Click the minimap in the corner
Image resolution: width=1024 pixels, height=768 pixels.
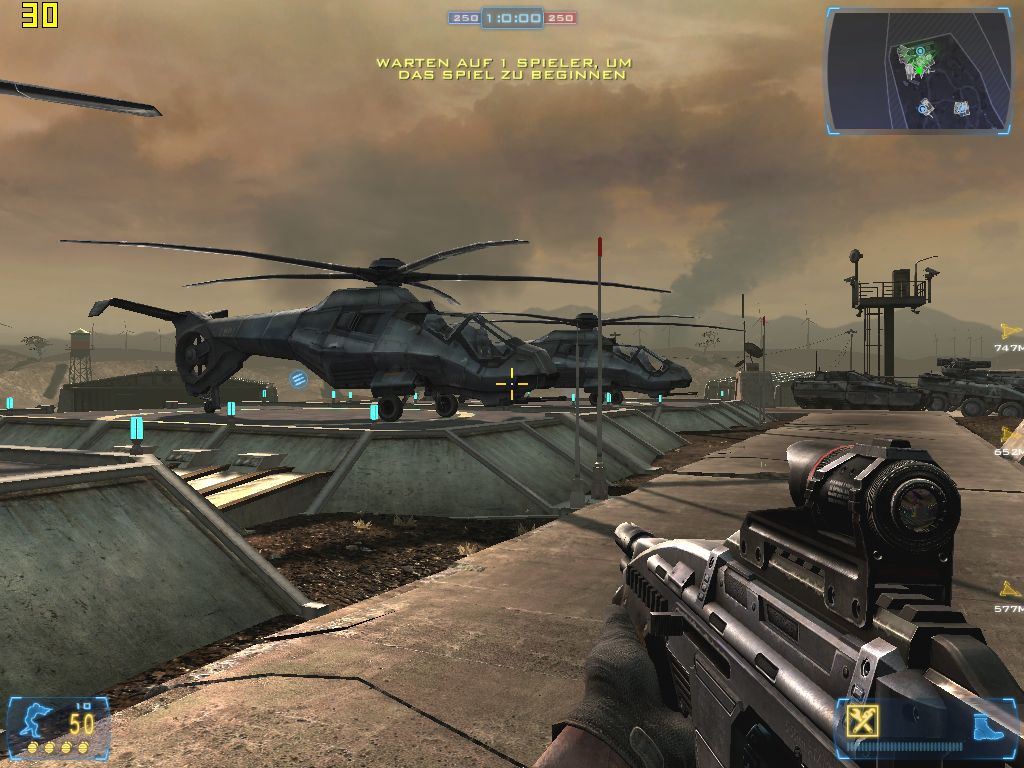[x=918, y=70]
